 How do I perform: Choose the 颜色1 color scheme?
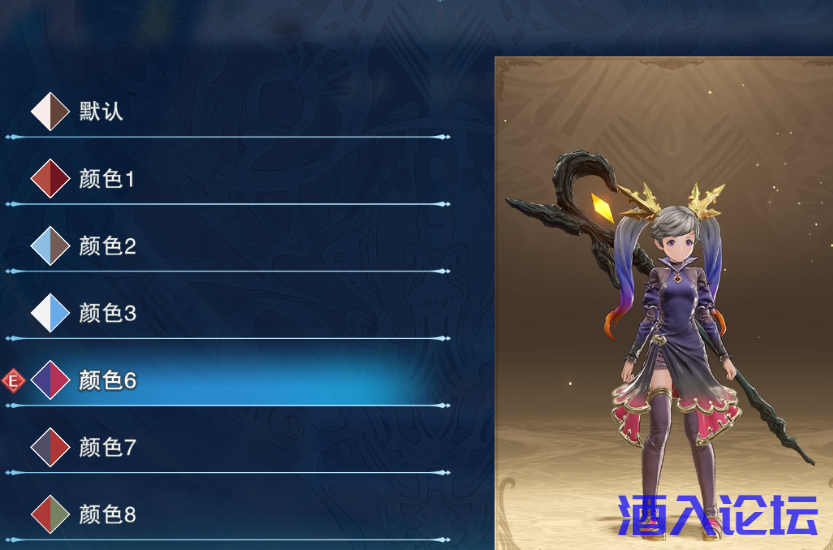(x=106, y=179)
